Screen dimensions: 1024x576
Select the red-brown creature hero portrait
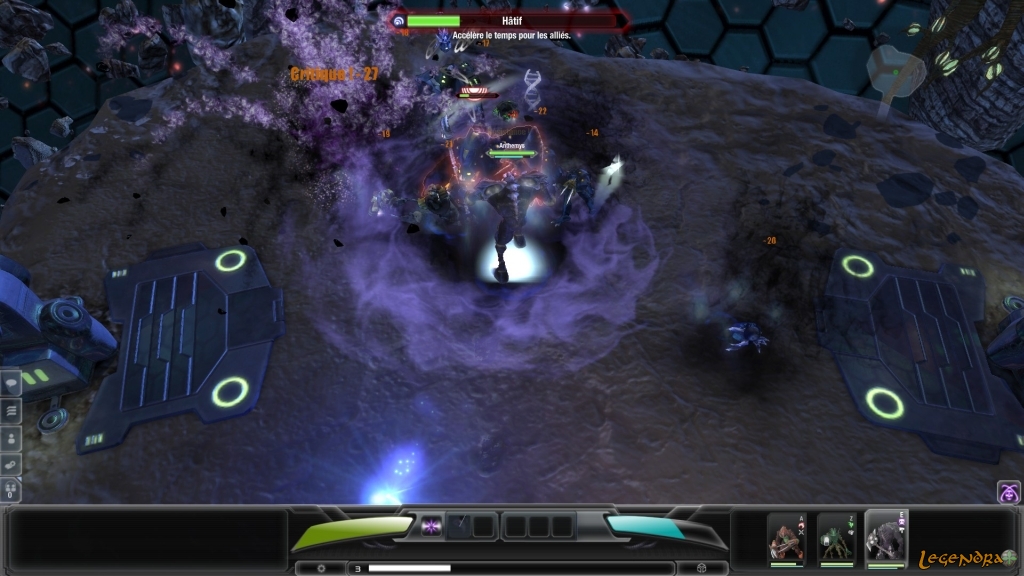pyautogui.click(x=786, y=538)
